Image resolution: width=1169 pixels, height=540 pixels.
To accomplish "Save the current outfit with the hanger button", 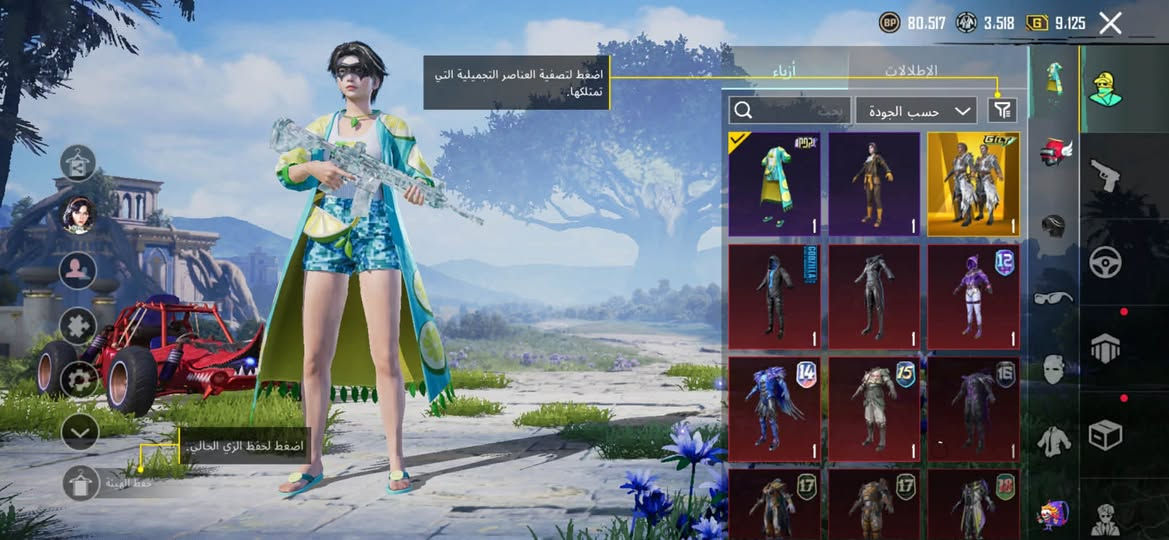I will click(x=79, y=485).
